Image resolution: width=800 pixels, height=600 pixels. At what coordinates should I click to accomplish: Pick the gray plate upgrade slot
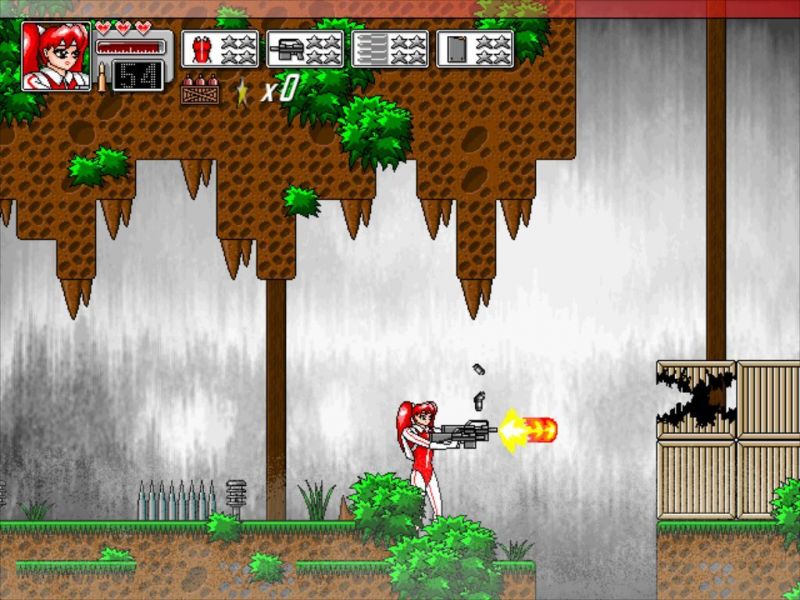(476, 49)
